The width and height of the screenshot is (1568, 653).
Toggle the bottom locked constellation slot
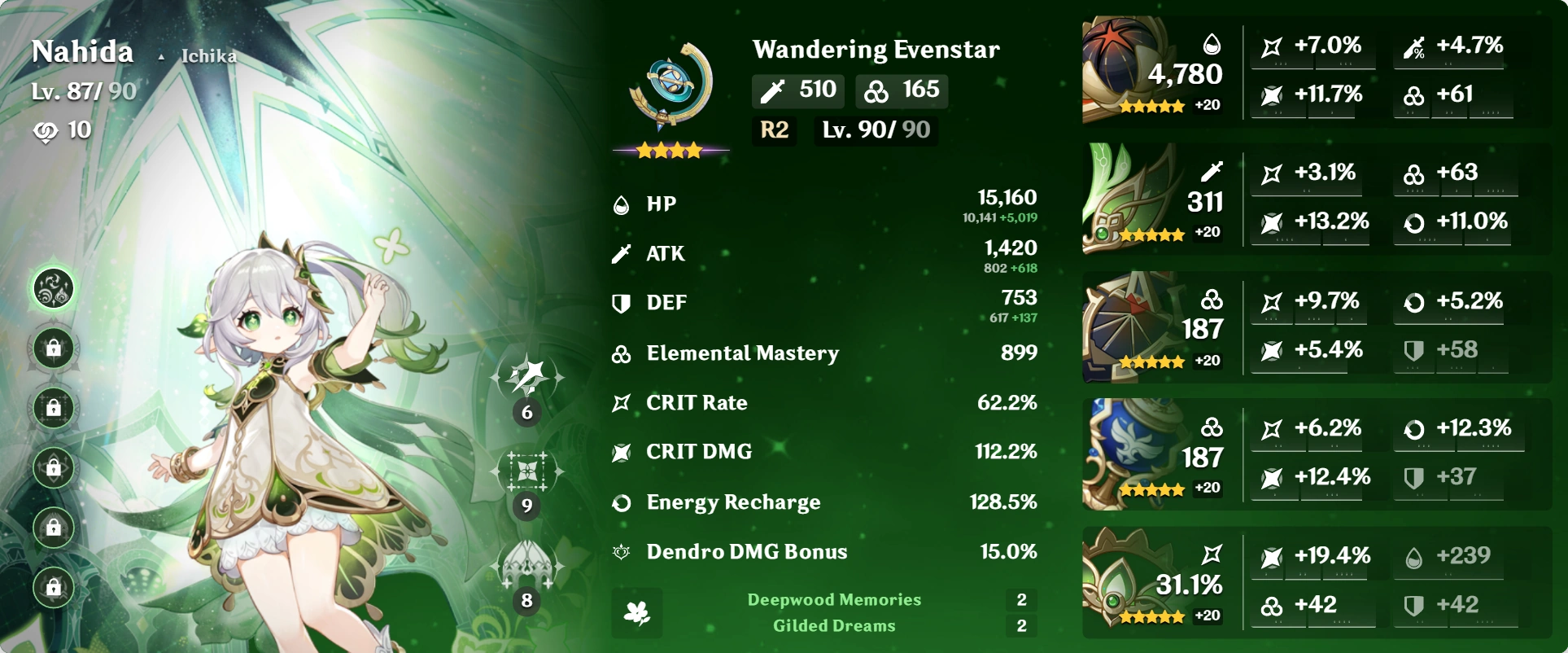click(x=54, y=588)
